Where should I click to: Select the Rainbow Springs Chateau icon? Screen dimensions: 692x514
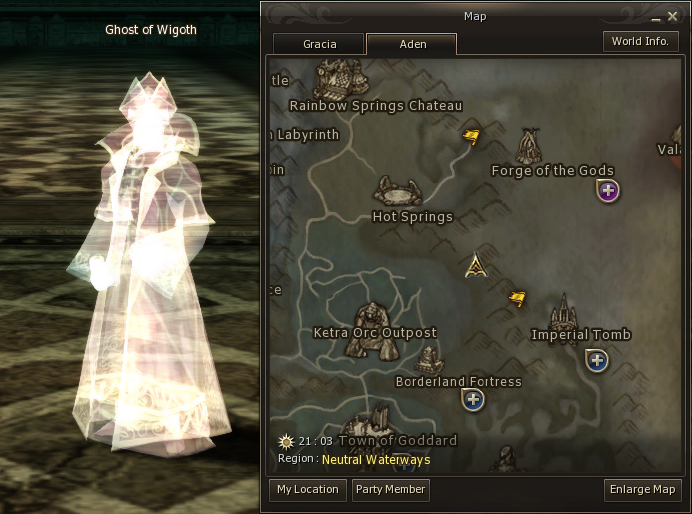point(343,79)
